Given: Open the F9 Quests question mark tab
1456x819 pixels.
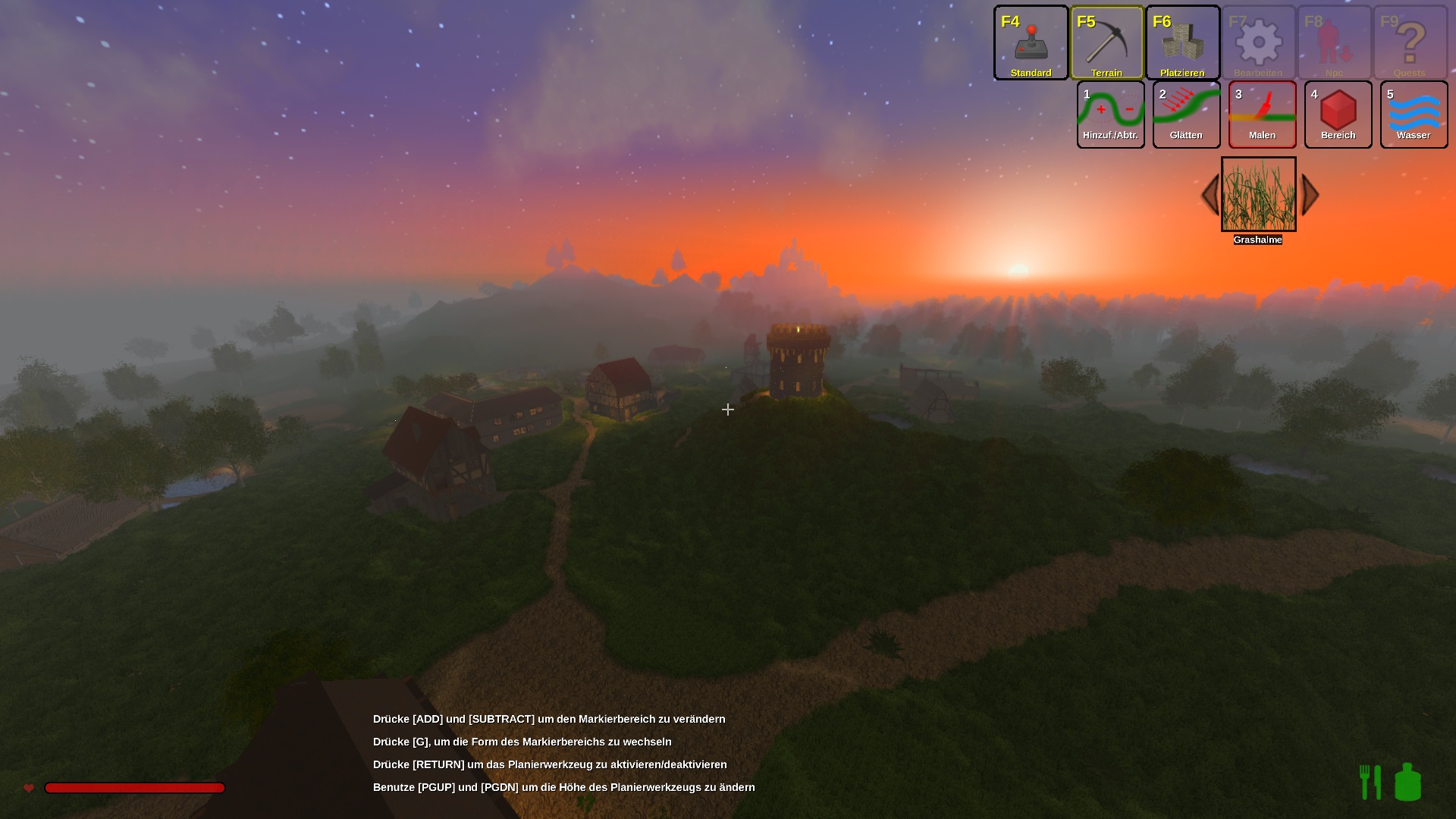Looking at the screenshot, I should tap(1410, 42).
